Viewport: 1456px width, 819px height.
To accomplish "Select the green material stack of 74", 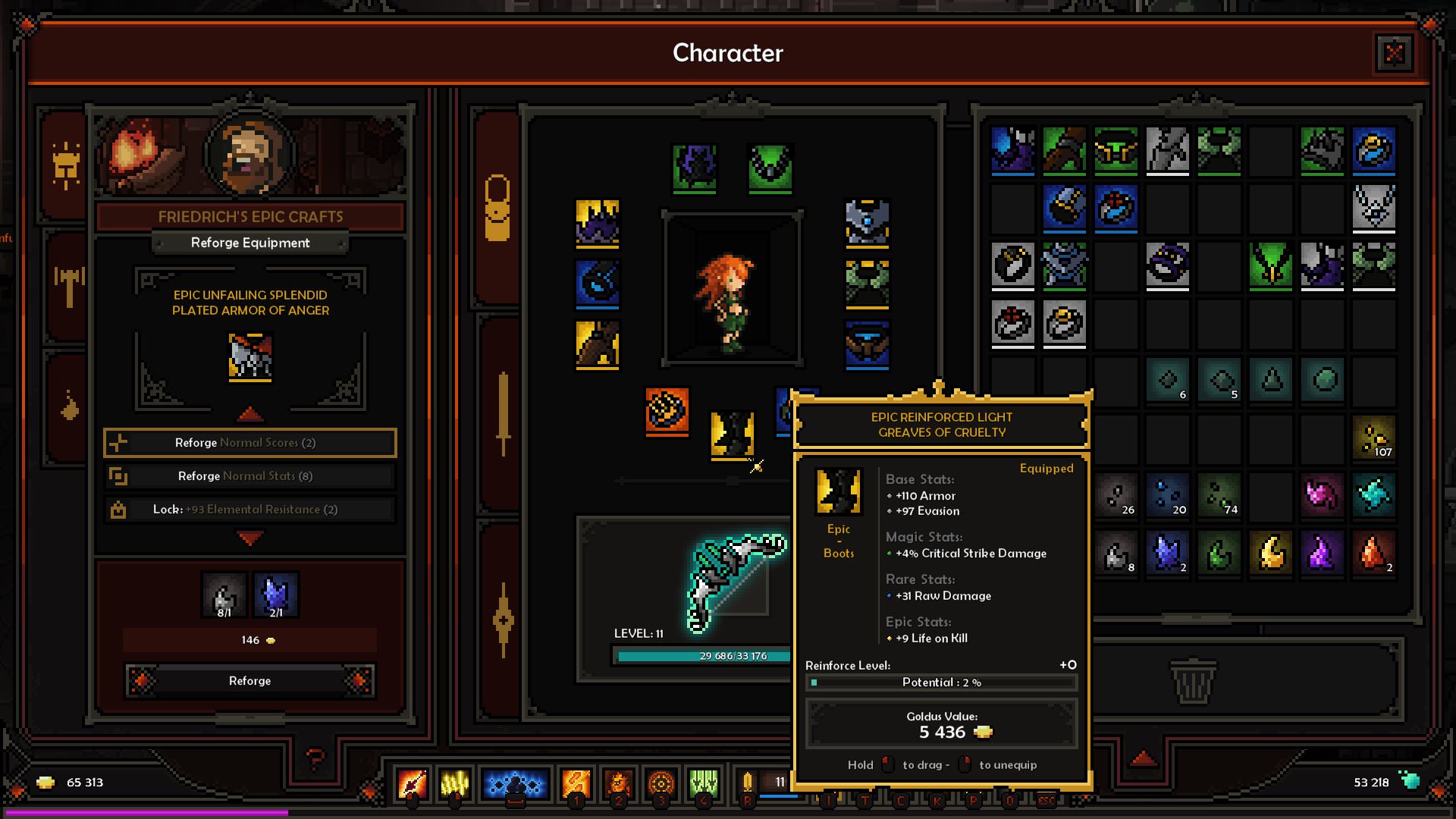I will click(1219, 496).
